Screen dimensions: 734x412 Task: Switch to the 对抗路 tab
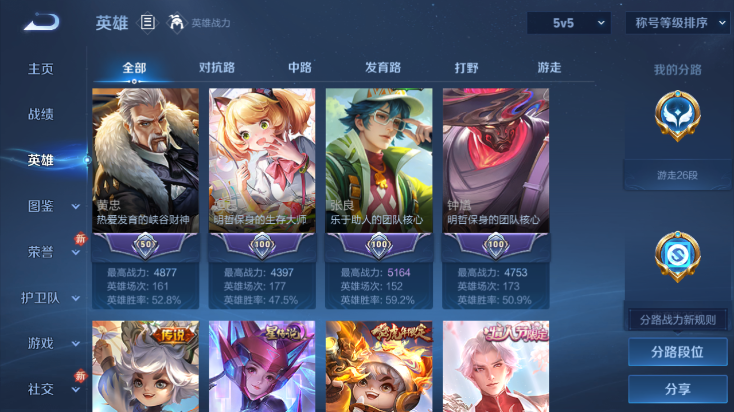coord(217,68)
